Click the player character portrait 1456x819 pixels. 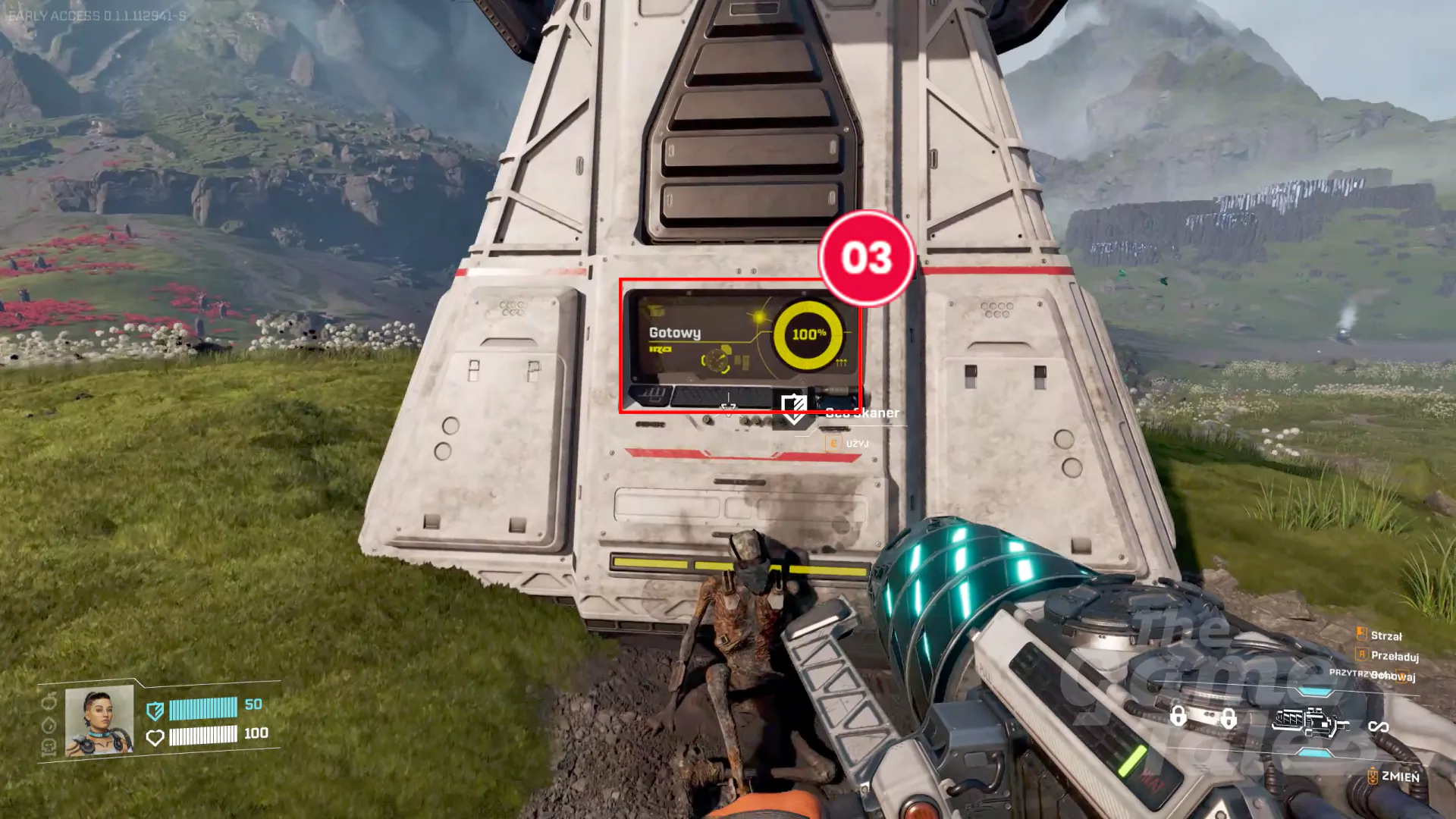coord(99,721)
